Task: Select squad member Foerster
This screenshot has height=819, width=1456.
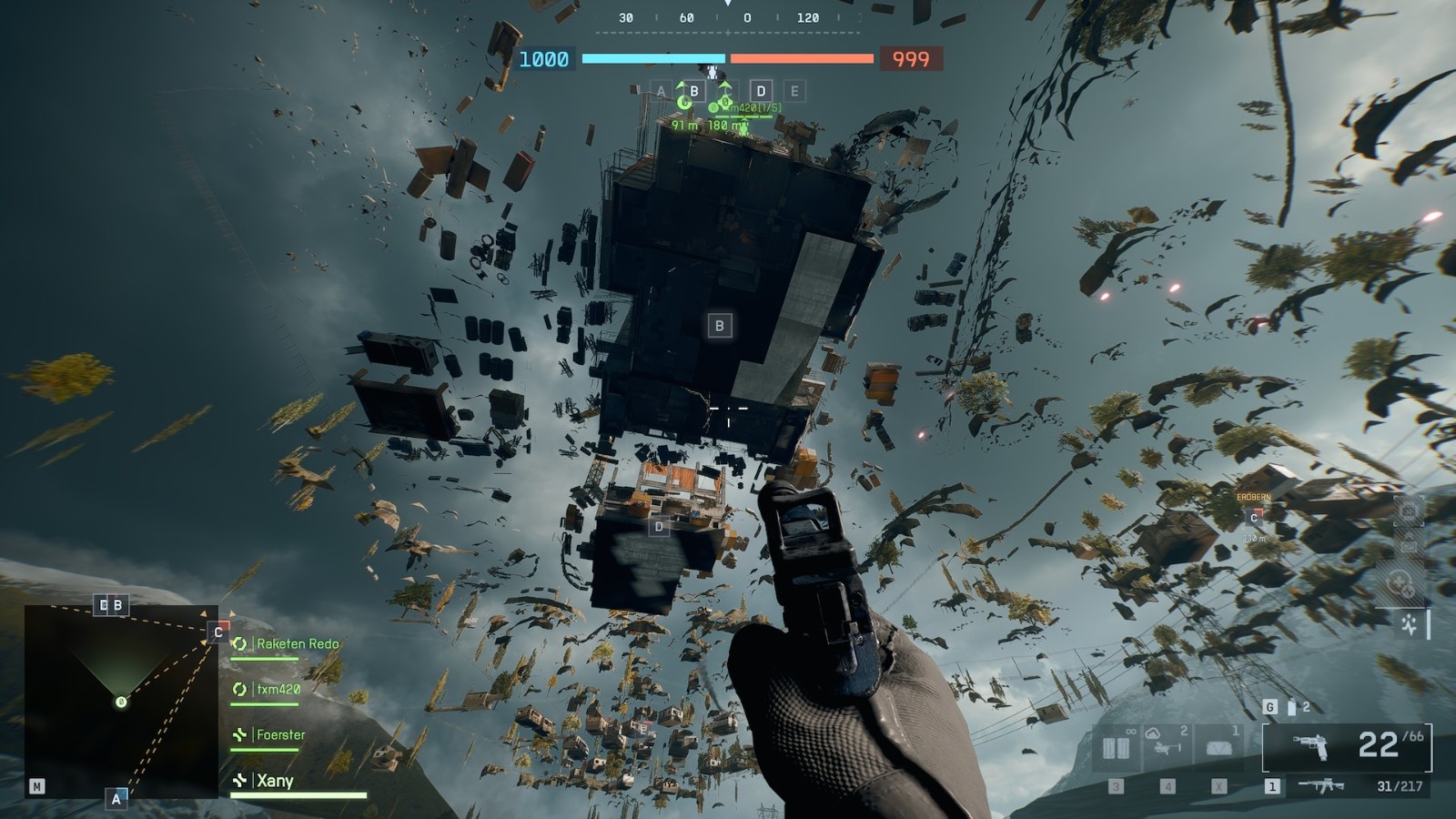Action: [280, 735]
